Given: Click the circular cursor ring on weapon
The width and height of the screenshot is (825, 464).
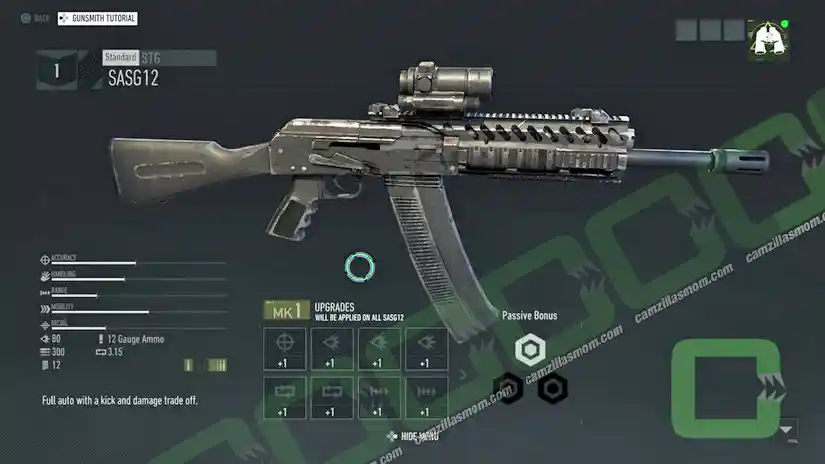Looking at the screenshot, I should pyautogui.click(x=358, y=266).
